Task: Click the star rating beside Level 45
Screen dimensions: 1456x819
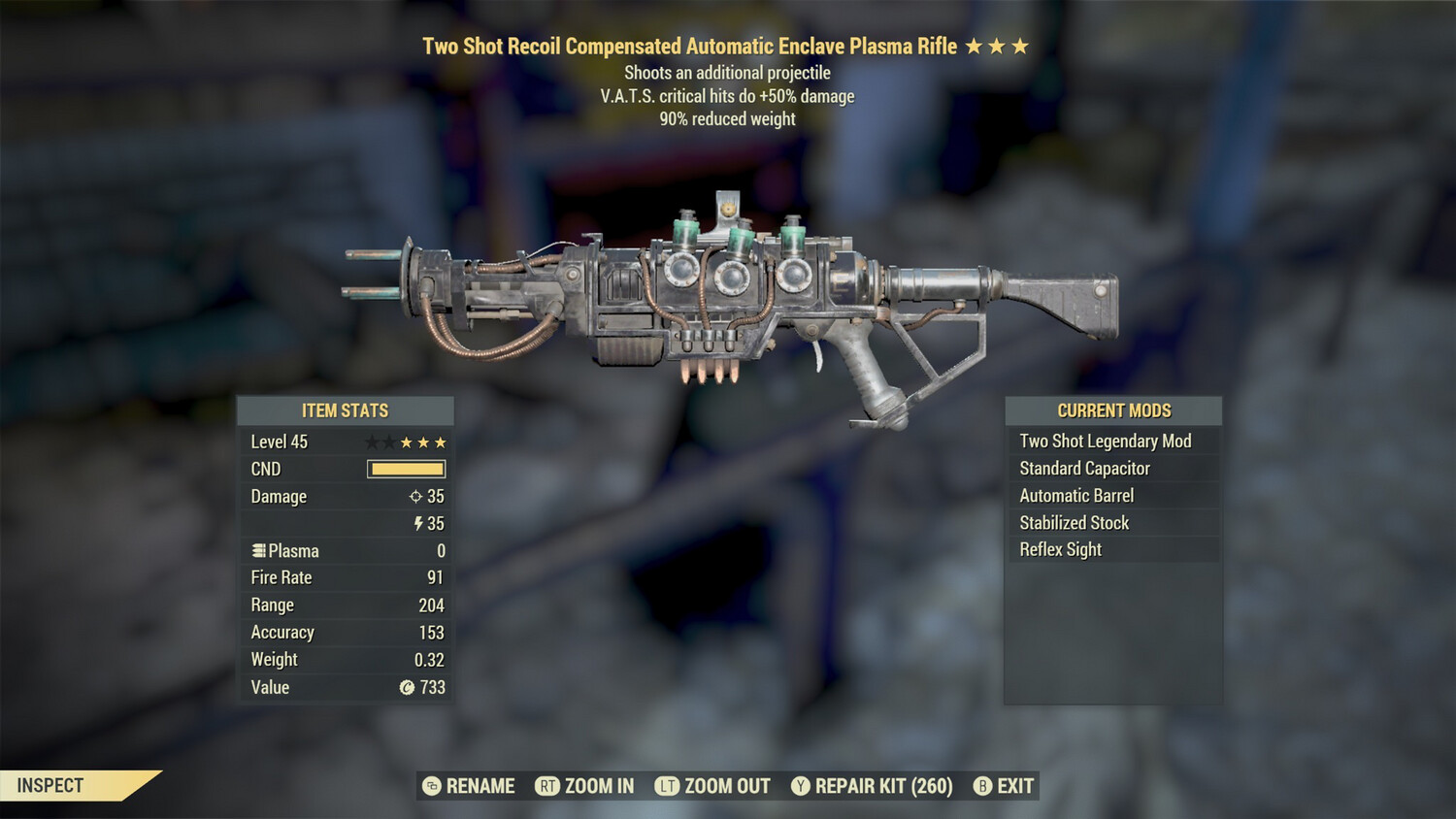Action: tap(405, 442)
